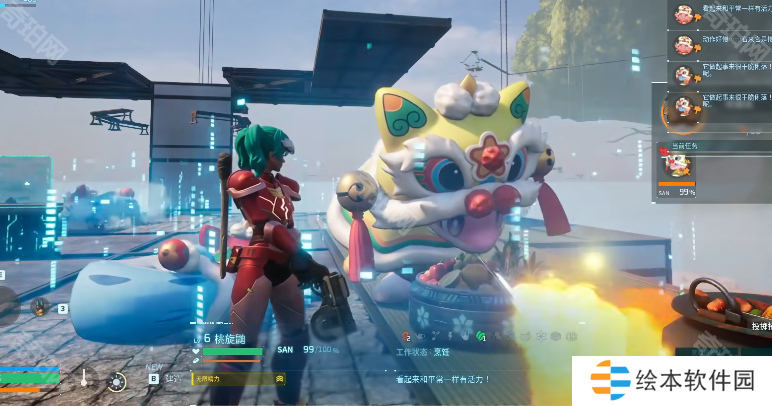Click the circular sun time-of-day indicator
The image size is (772, 406).
117,381
